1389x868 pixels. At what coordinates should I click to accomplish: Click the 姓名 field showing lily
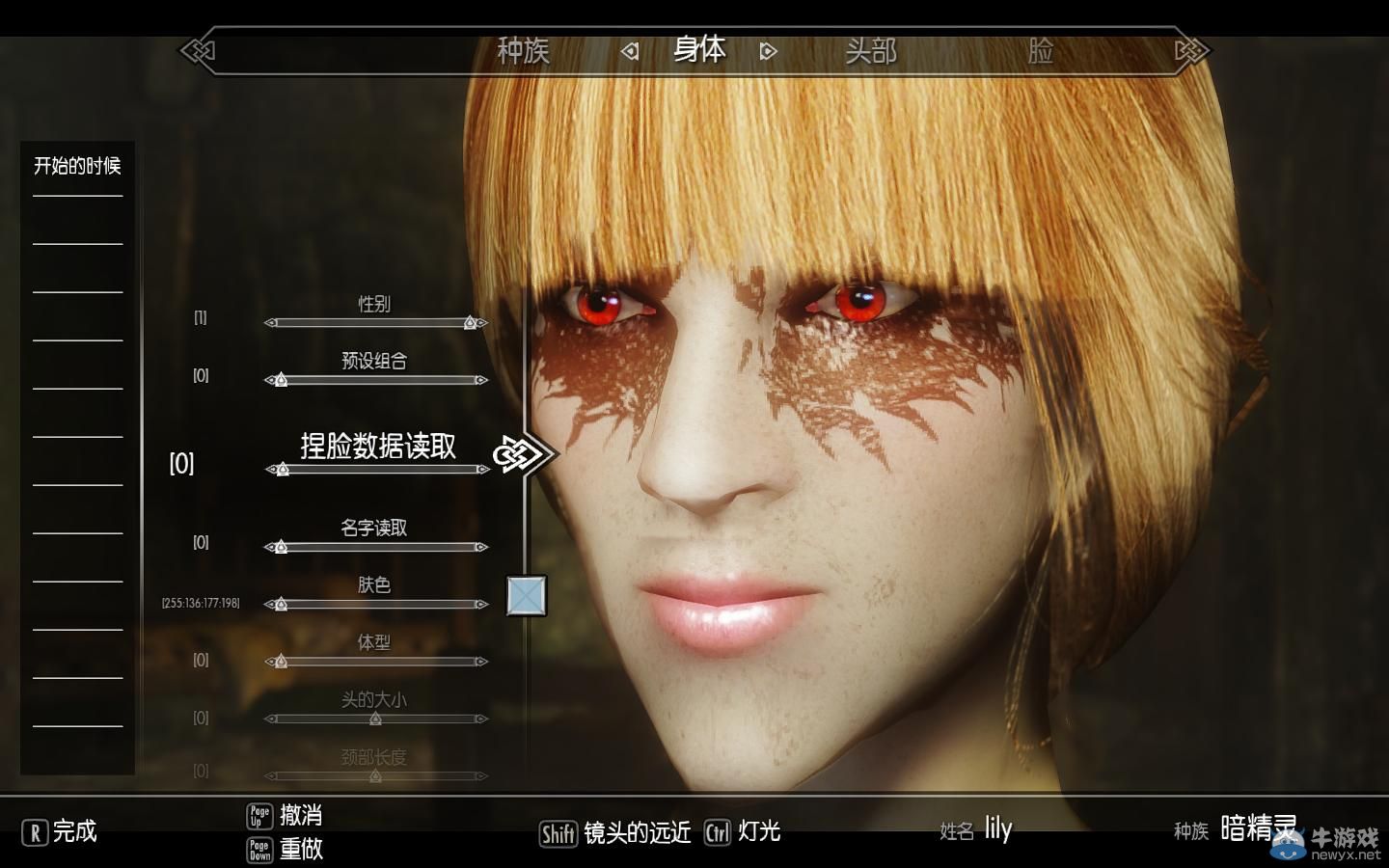pos(997,827)
